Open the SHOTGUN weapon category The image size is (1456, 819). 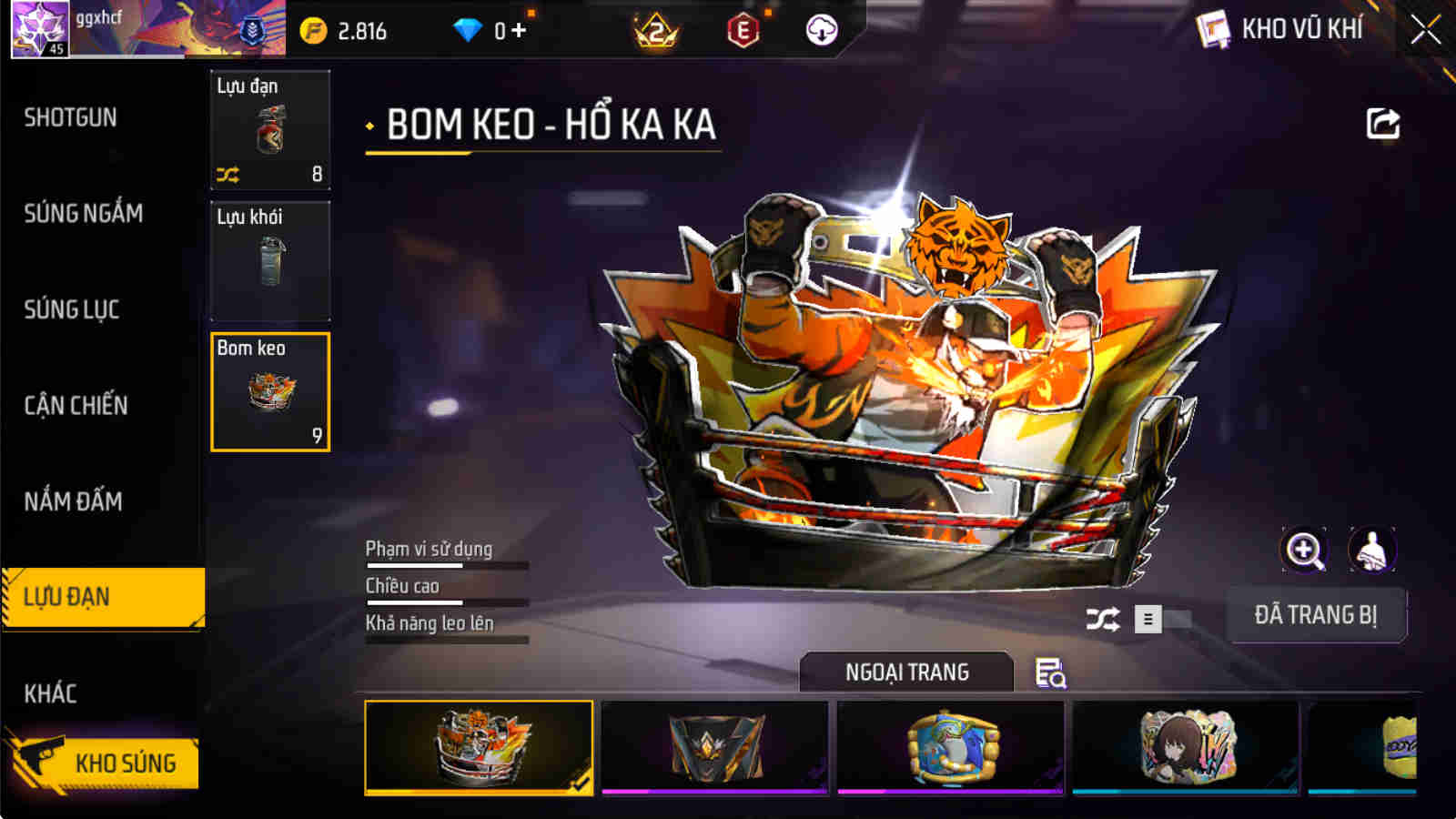[71, 118]
